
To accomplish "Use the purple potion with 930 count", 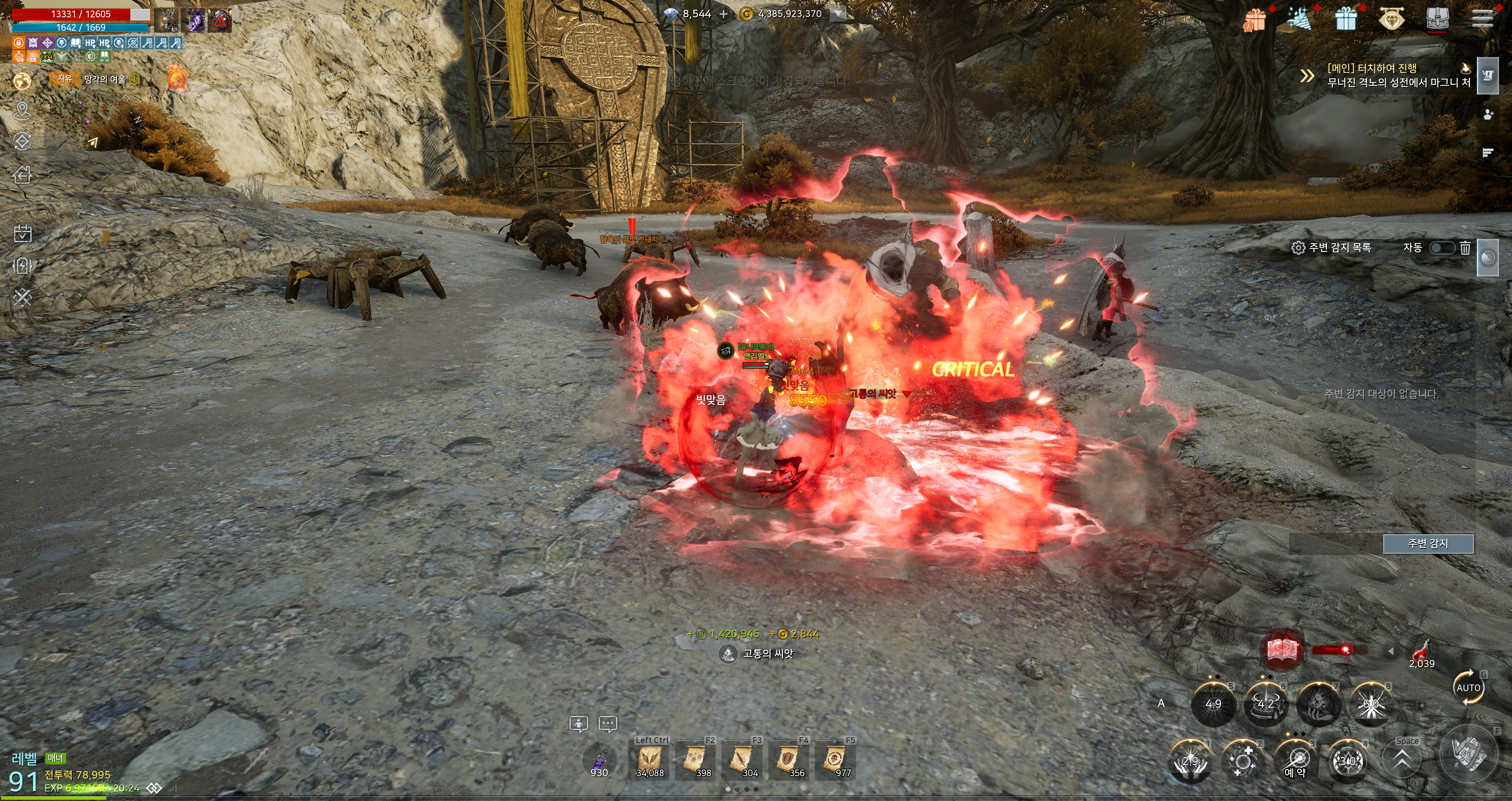I will pyautogui.click(x=598, y=761).
